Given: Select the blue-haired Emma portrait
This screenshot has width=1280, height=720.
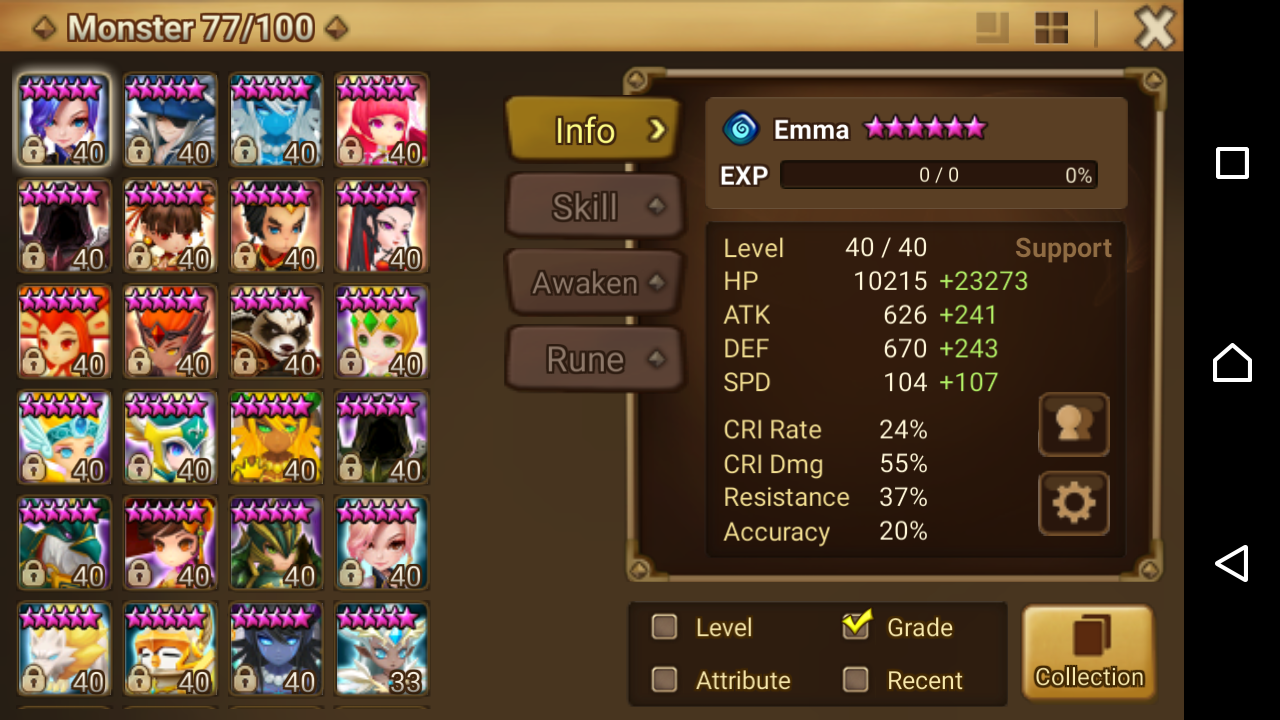Looking at the screenshot, I should pos(64,120).
